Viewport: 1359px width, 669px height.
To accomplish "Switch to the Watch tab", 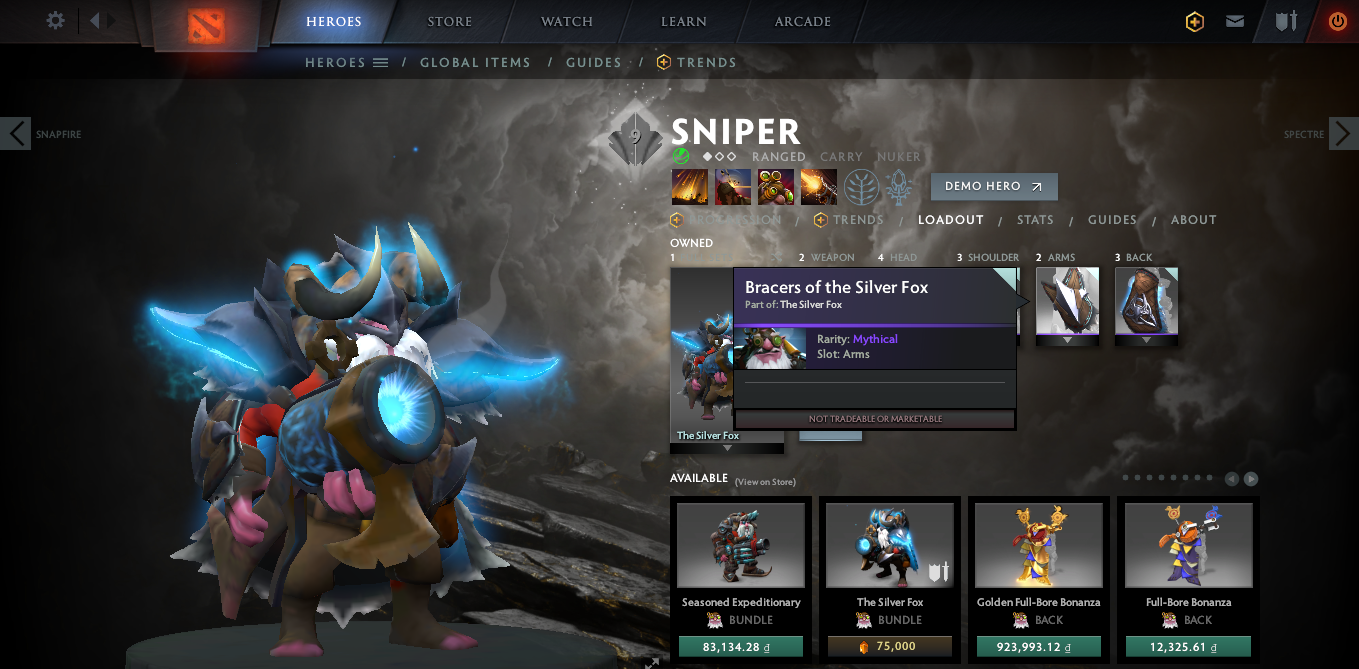I will click(x=567, y=22).
